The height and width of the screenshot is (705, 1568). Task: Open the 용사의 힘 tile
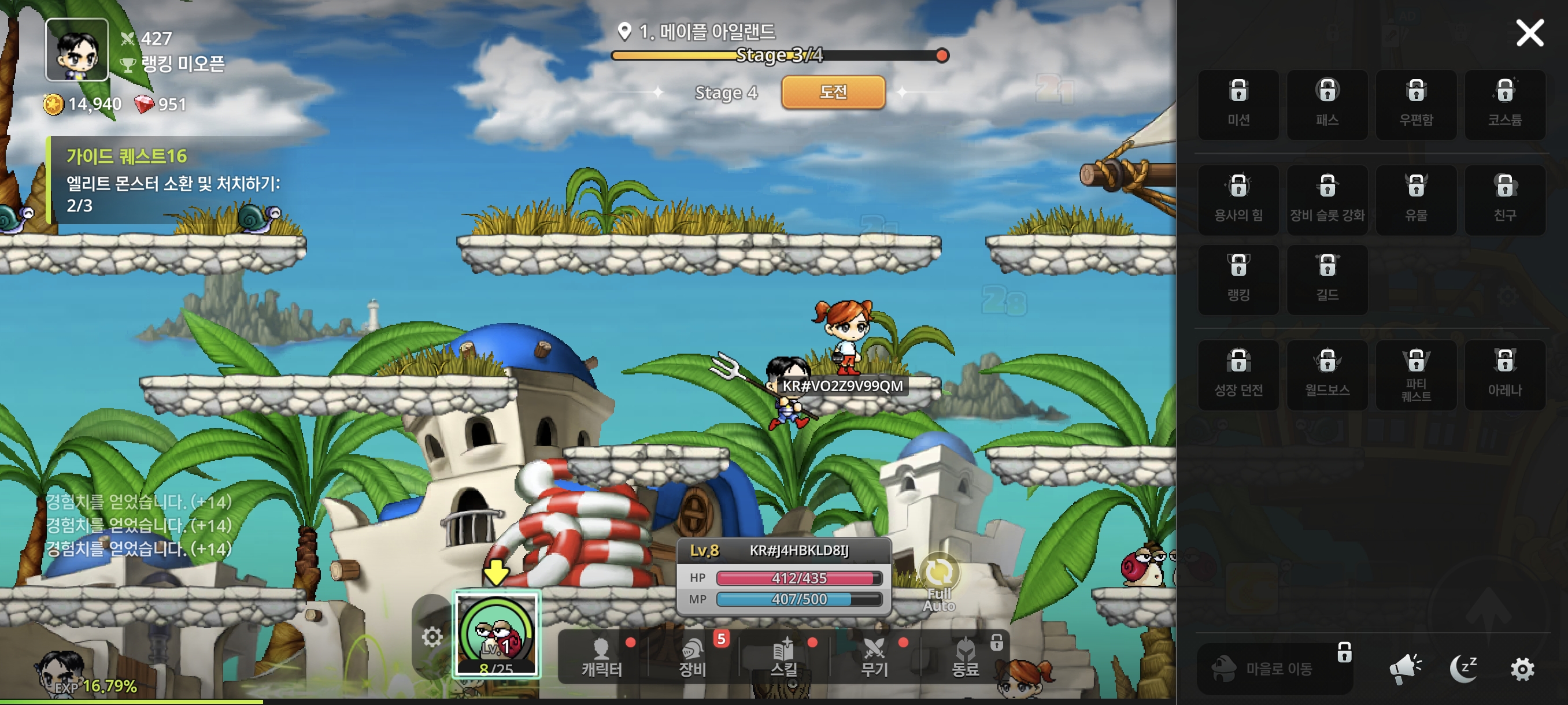tap(1238, 199)
